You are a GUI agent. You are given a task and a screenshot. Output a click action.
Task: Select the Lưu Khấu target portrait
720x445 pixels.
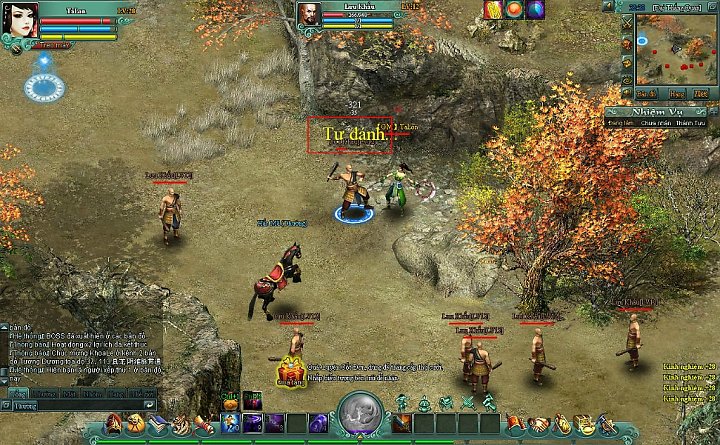[x=310, y=16]
